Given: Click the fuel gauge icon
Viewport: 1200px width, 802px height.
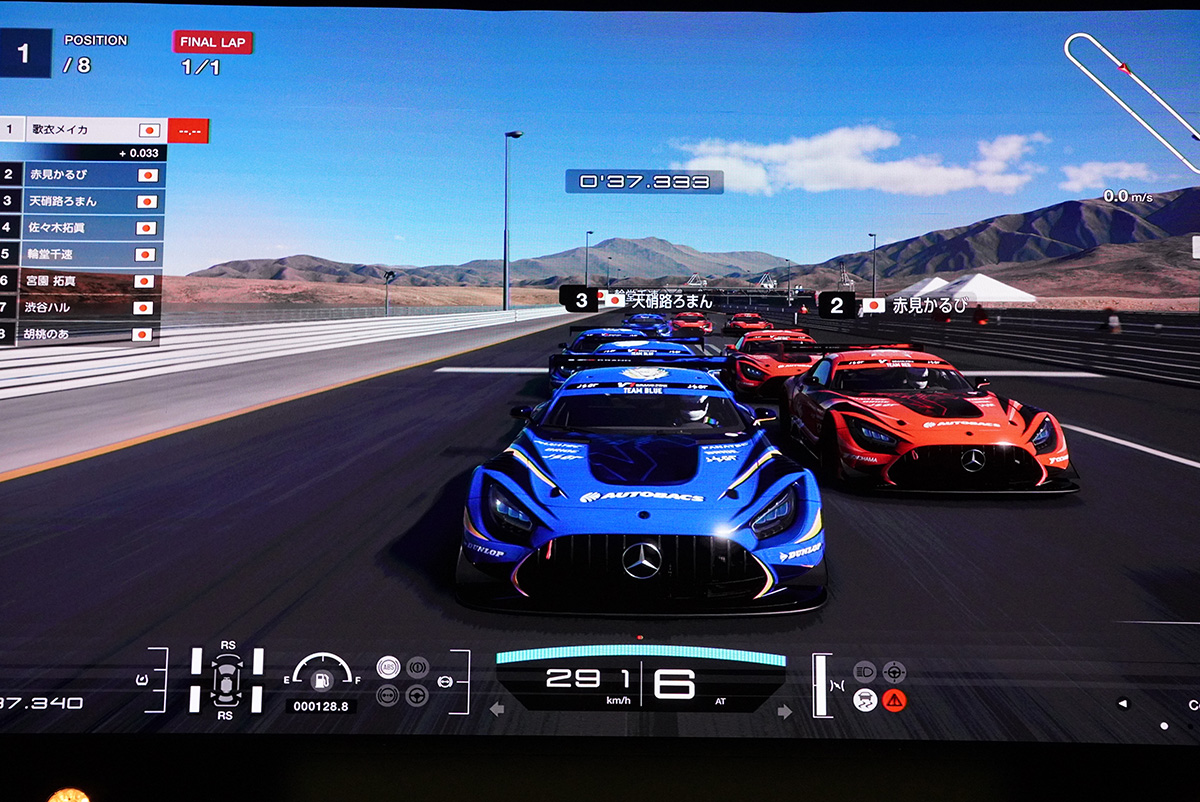Looking at the screenshot, I should tap(321, 678).
